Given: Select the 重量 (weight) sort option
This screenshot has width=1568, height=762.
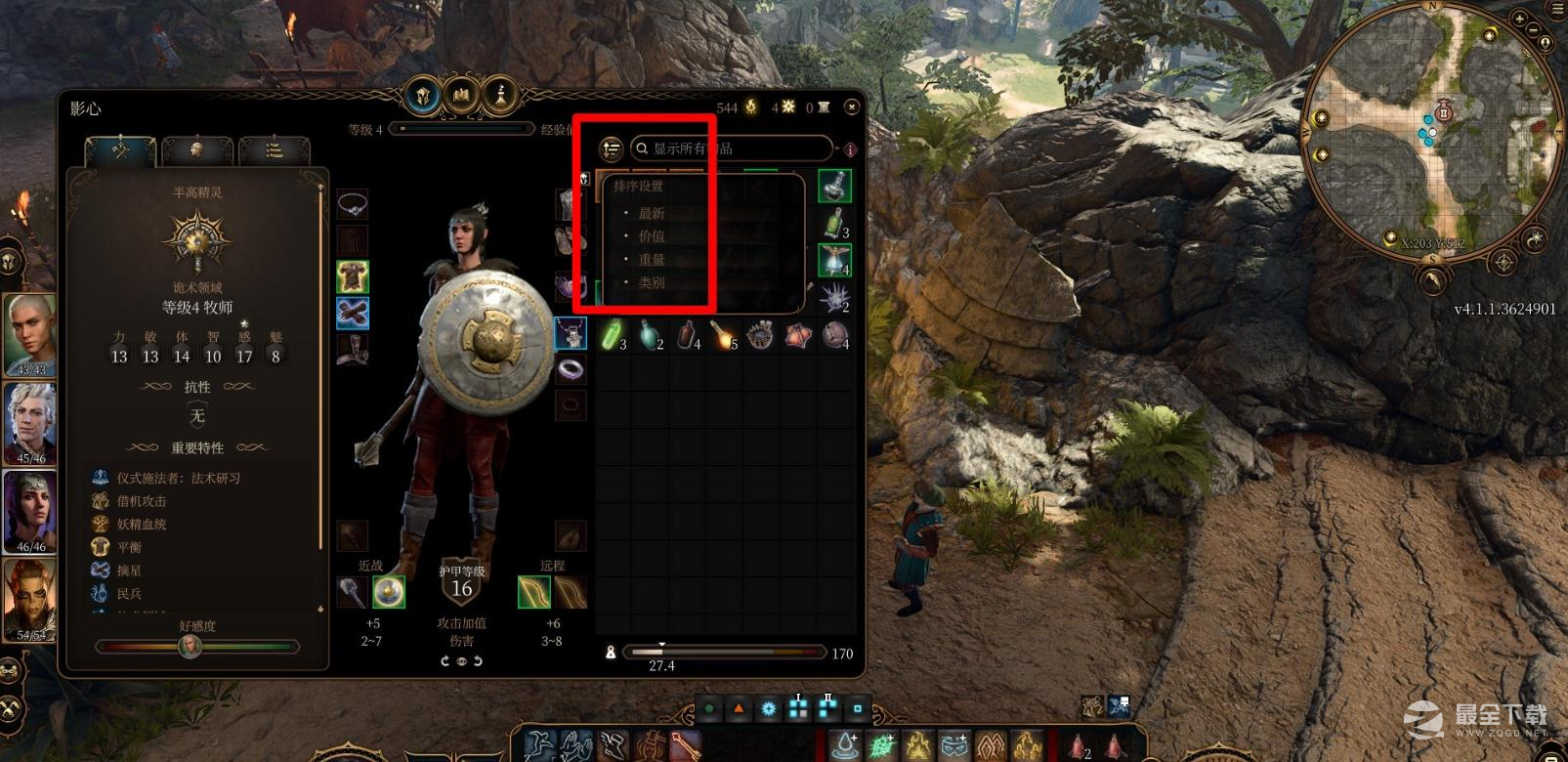Looking at the screenshot, I should [652, 260].
